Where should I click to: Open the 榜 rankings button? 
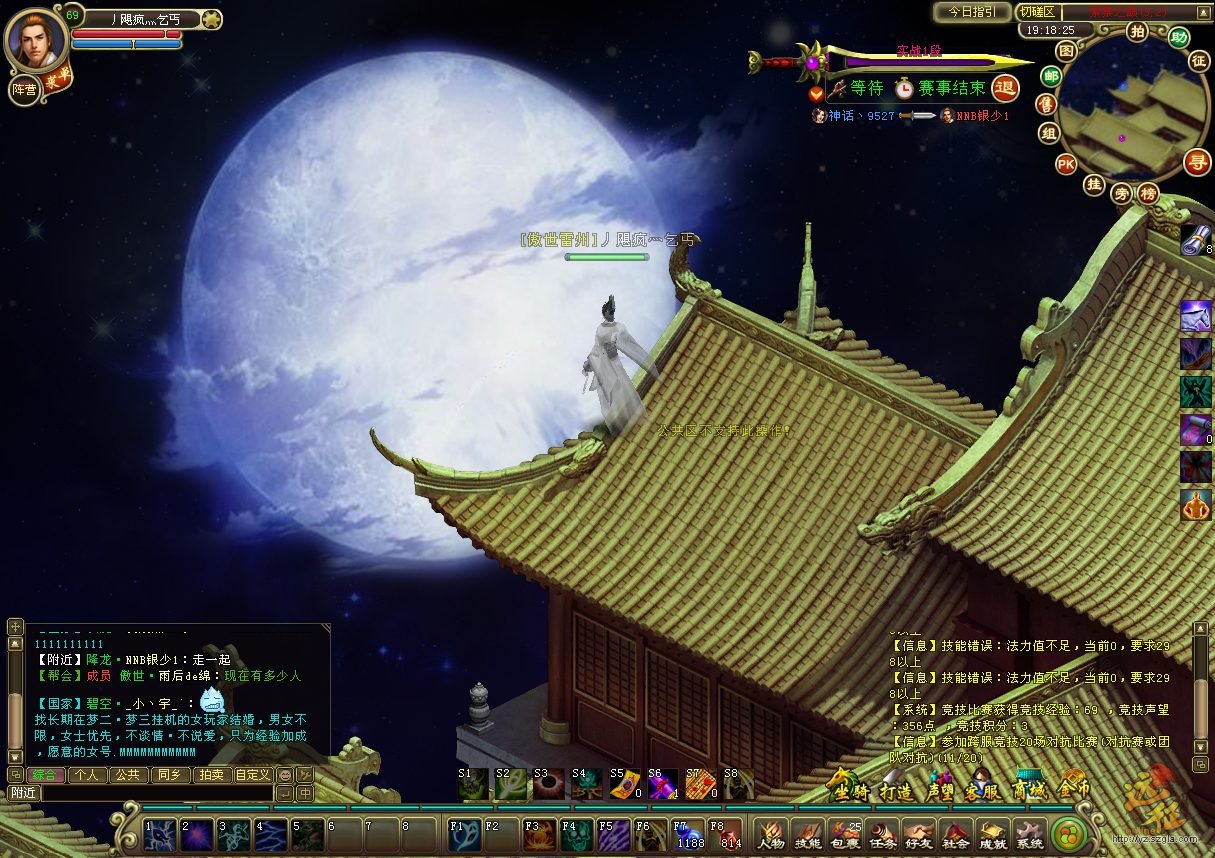(1149, 193)
